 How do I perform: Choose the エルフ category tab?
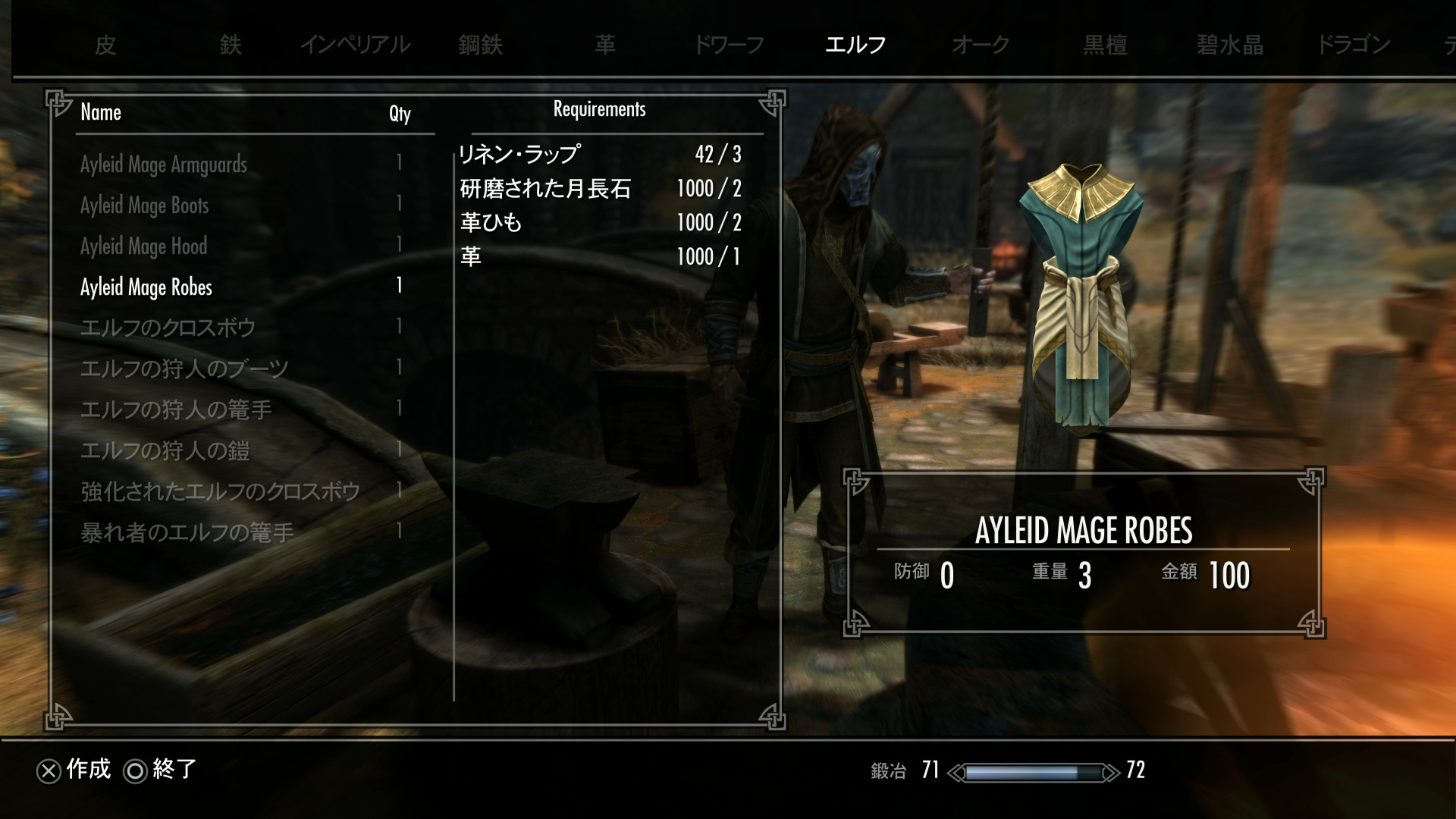[x=855, y=45]
